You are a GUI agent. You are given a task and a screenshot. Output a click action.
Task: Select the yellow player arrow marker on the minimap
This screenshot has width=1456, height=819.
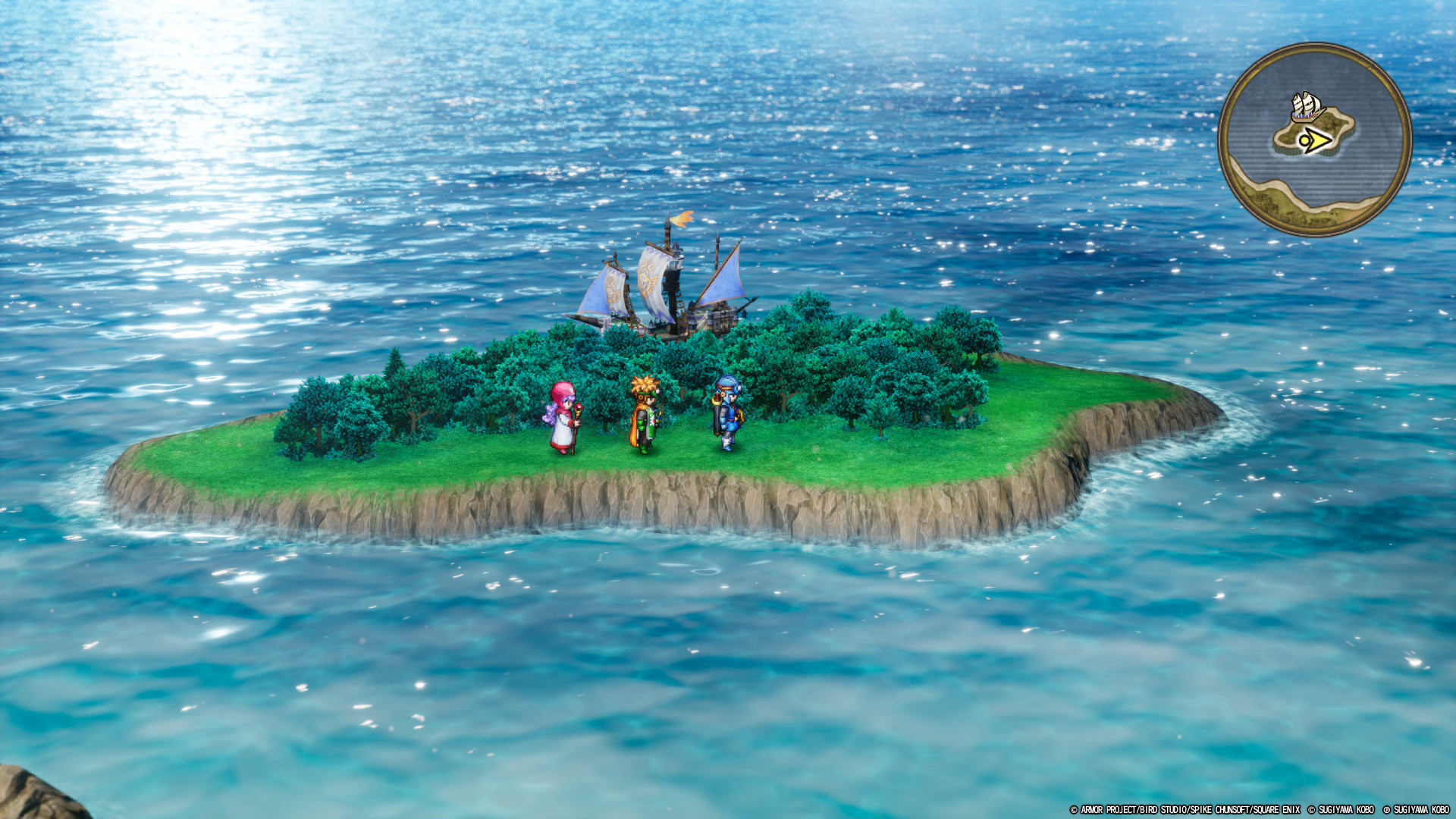[1317, 140]
